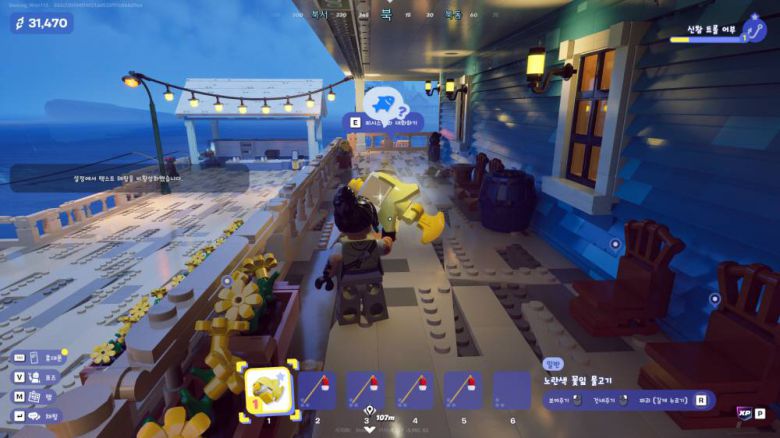
Task: Equip the fishing rod in slot 2
Action: click(317, 390)
